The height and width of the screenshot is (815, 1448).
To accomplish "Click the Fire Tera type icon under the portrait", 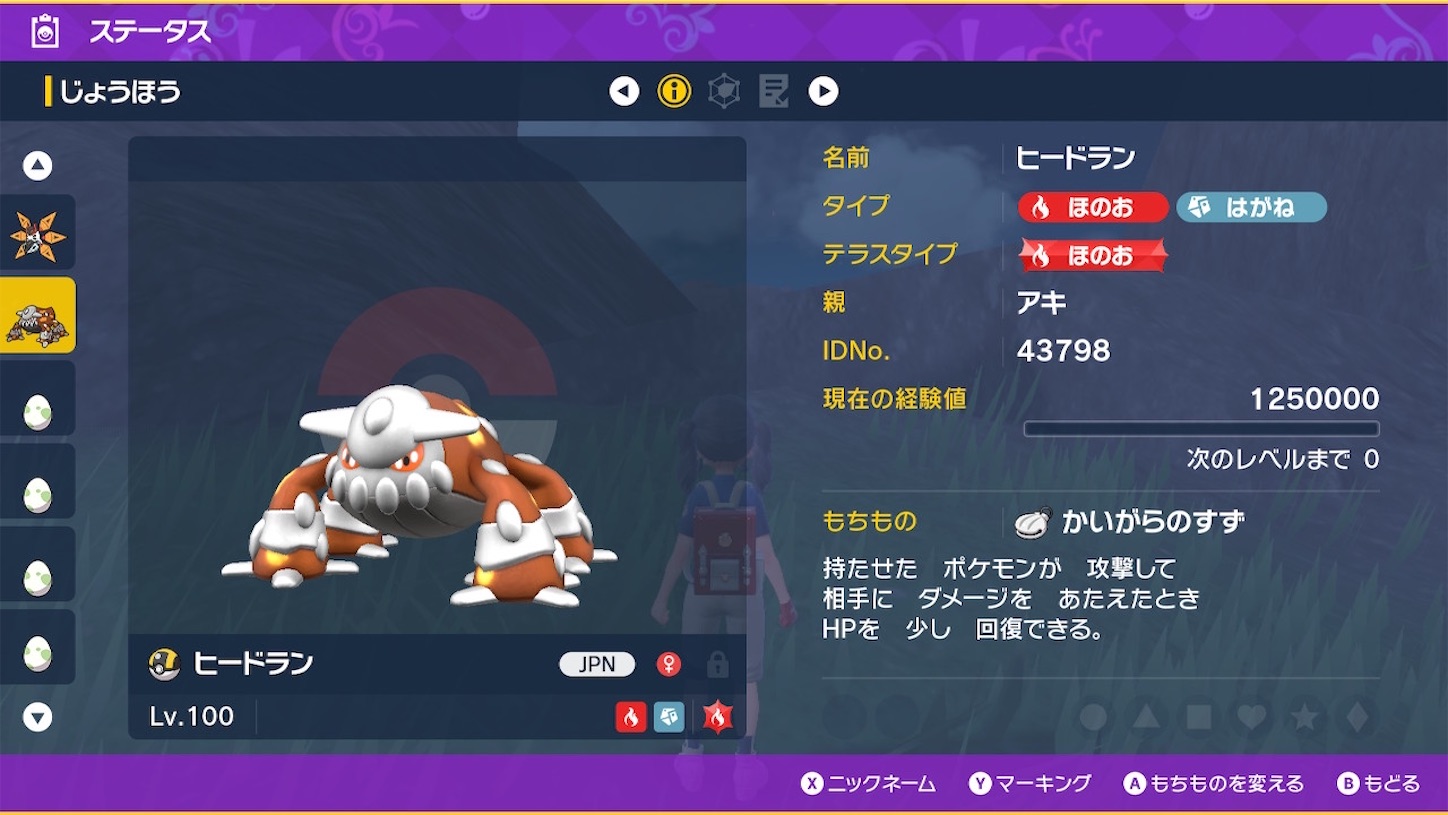I will tap(718, 717).
